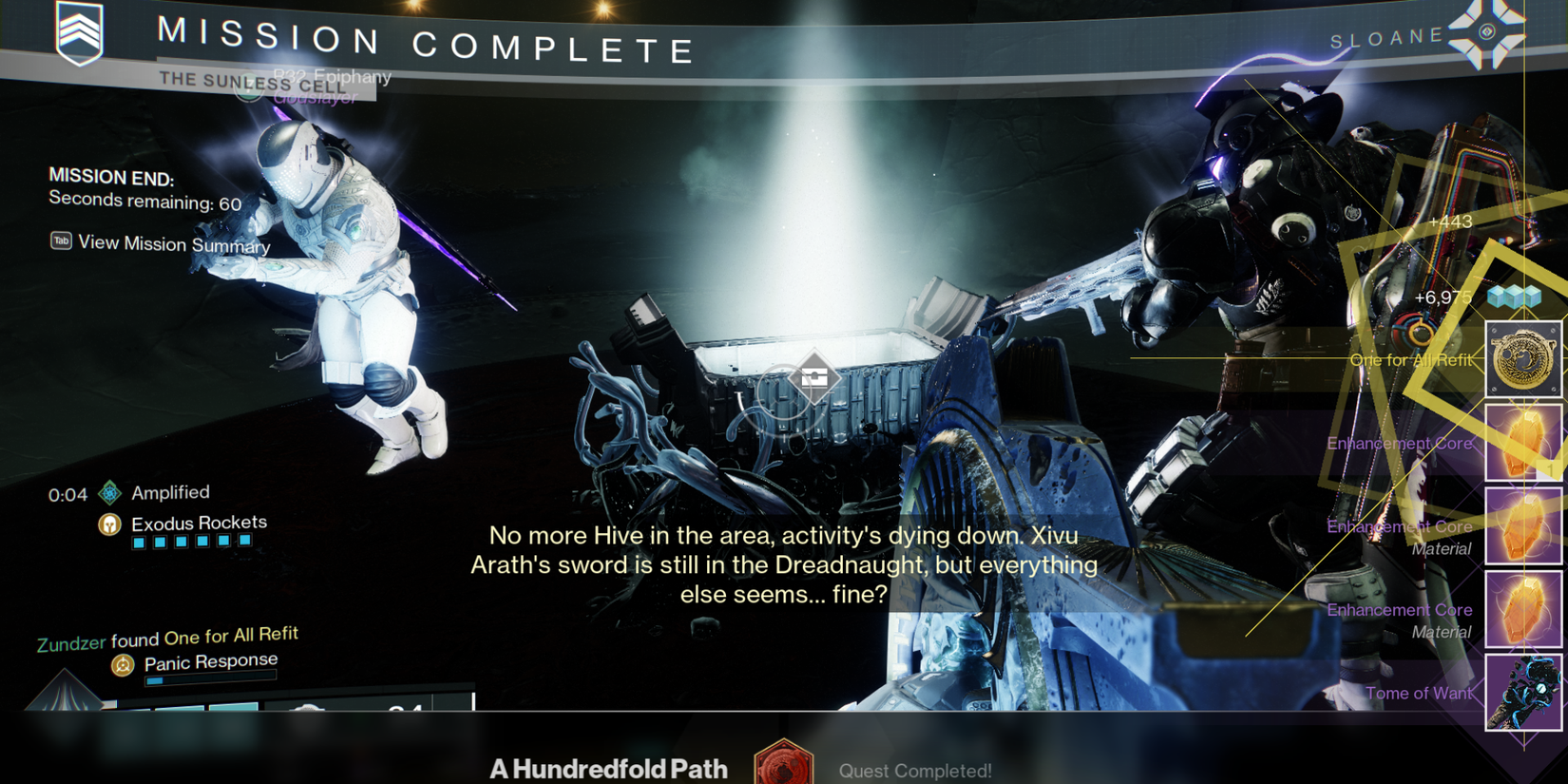1568x784 pixels.
Task: Click the second Enhancement Core material icon
Action: 1524,526
